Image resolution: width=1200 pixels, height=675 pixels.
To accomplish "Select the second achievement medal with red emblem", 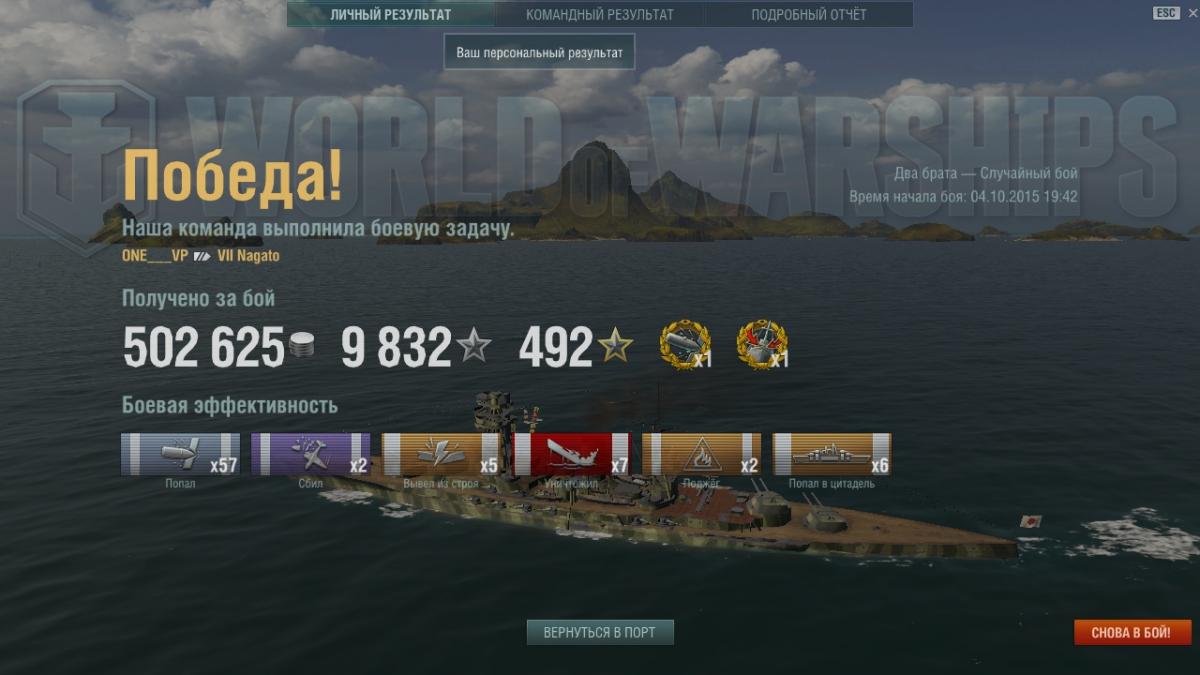I will [762, 345].
